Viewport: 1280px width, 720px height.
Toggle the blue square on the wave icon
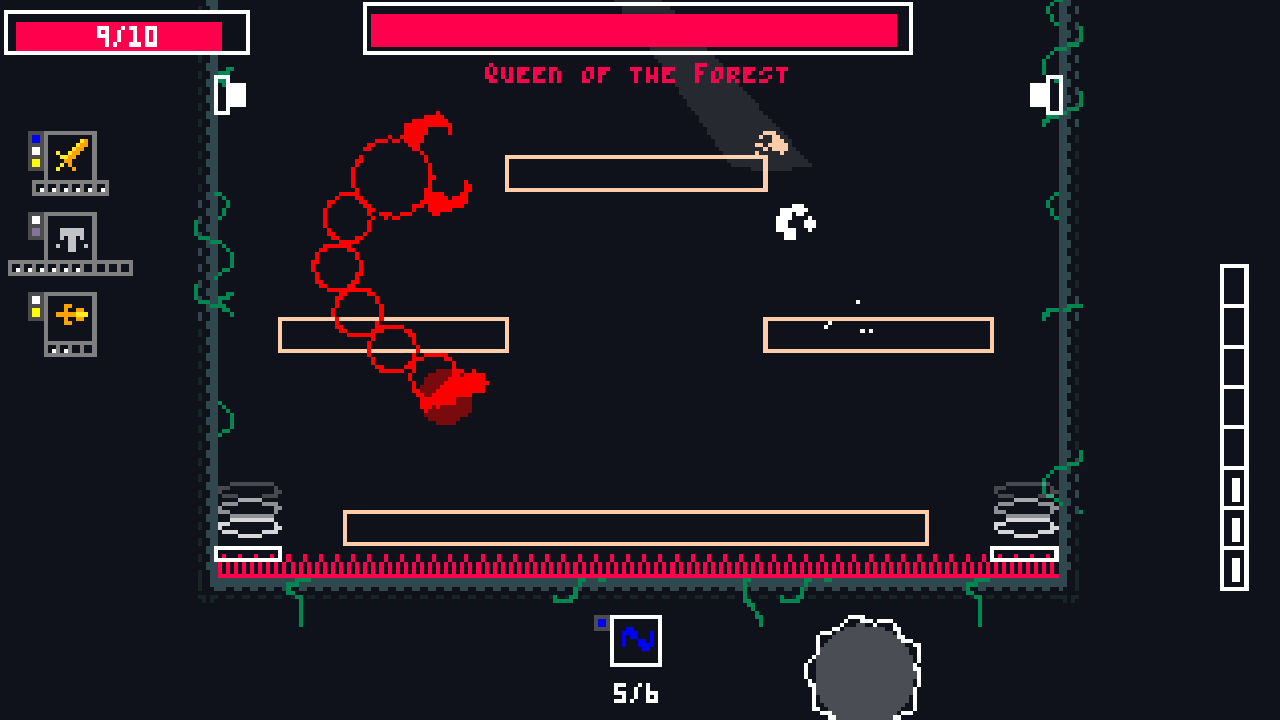click(602, 622)
